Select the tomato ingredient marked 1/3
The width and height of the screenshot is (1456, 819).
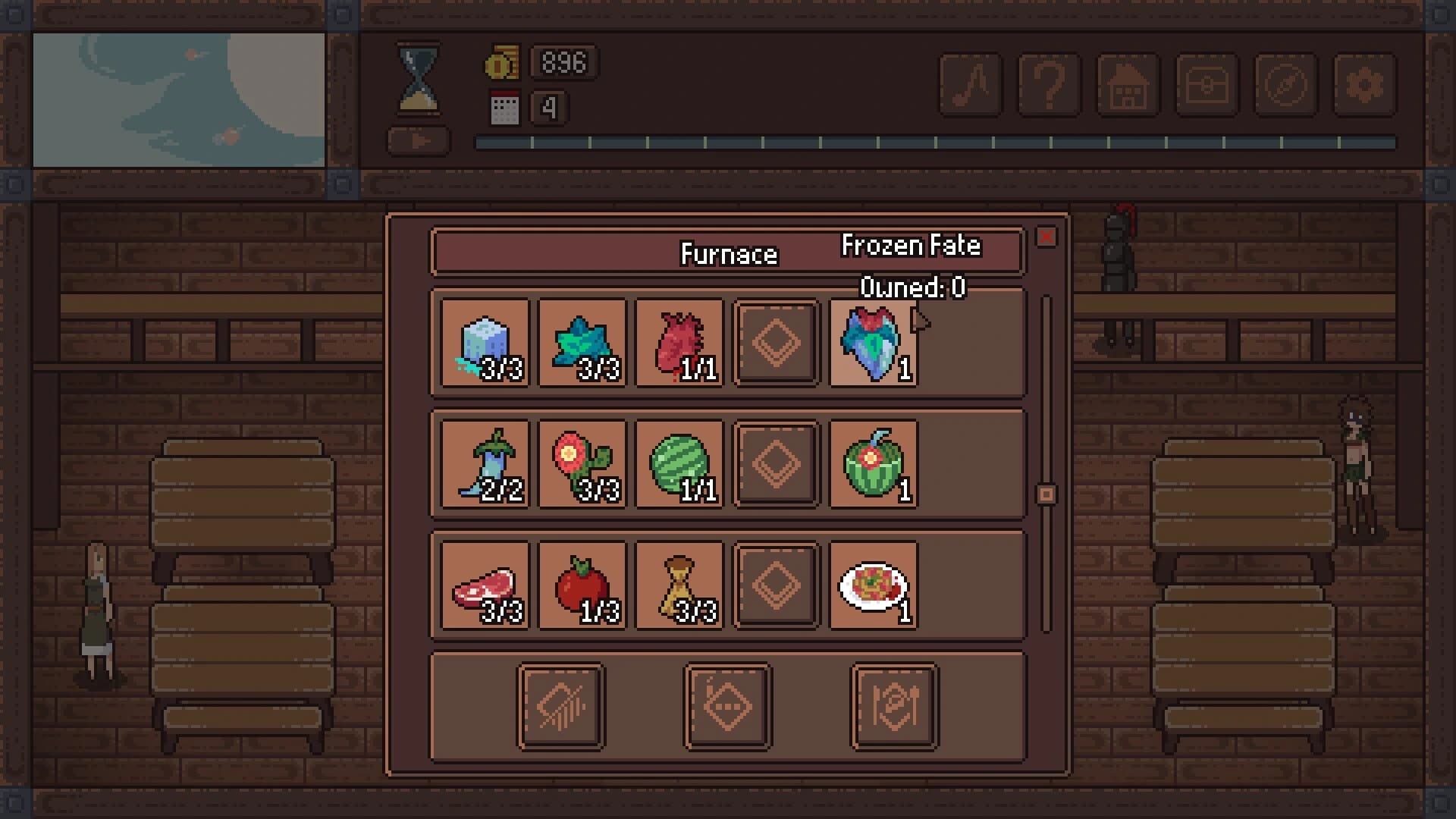click(581, 585)
